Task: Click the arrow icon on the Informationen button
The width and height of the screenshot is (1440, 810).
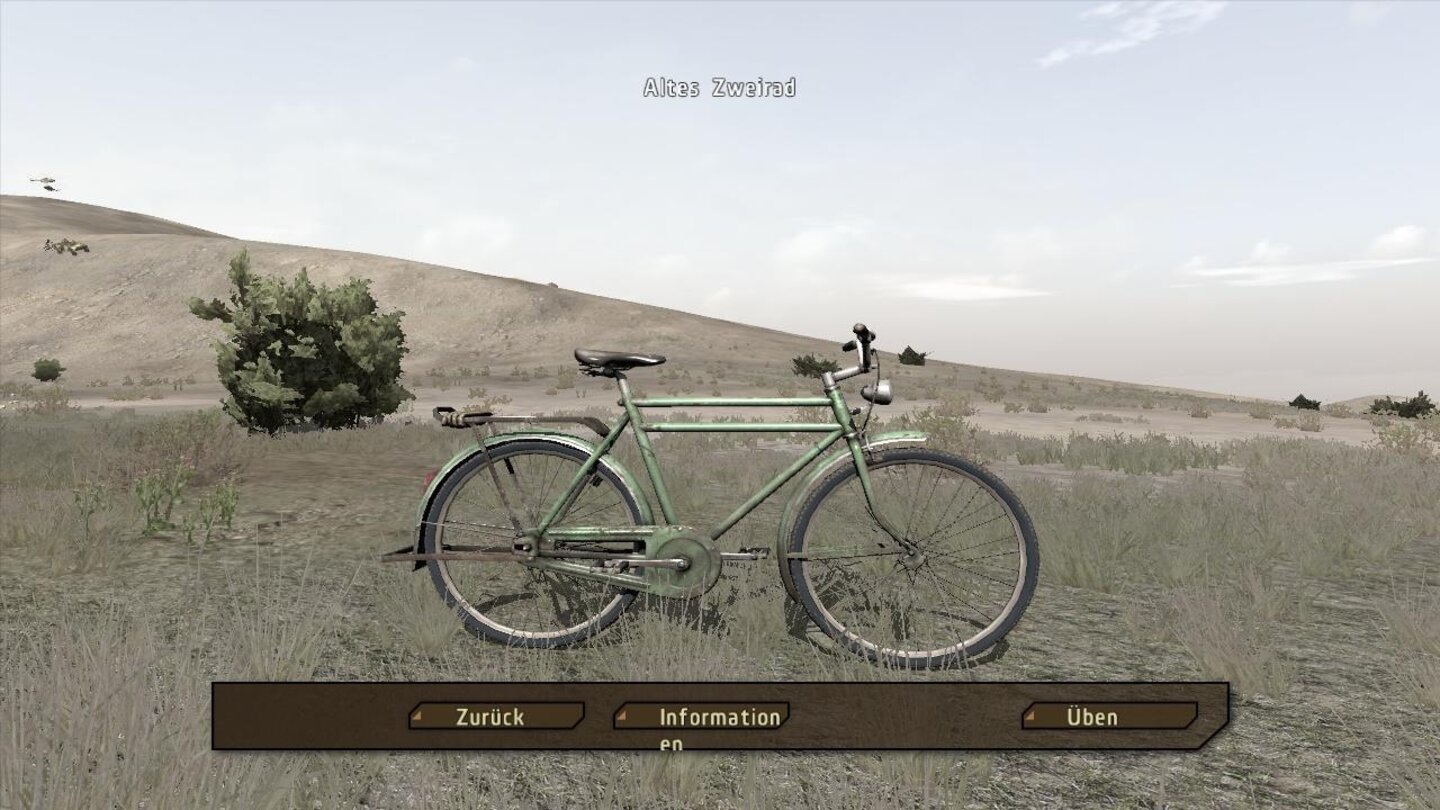Action: pos(622,716)
